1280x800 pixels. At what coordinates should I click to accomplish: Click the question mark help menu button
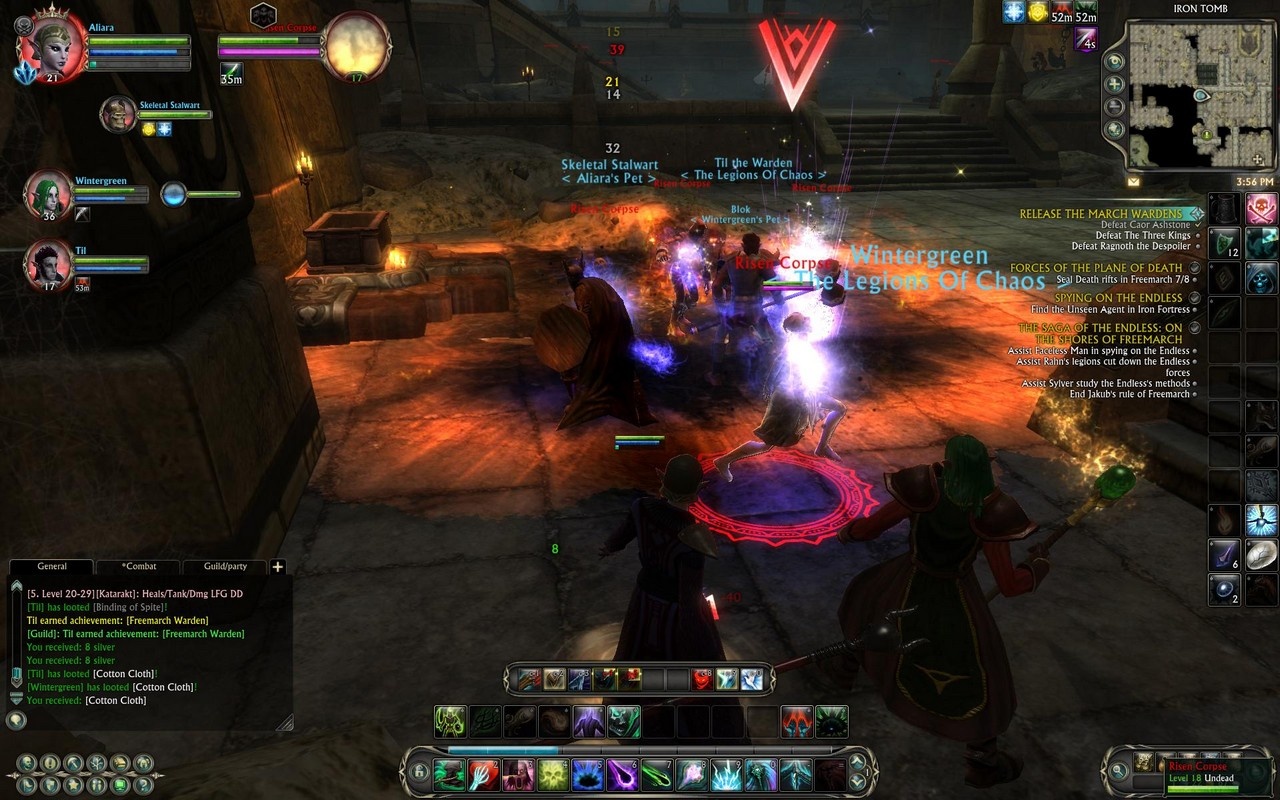pyautogui.click(x=145, y=785)
